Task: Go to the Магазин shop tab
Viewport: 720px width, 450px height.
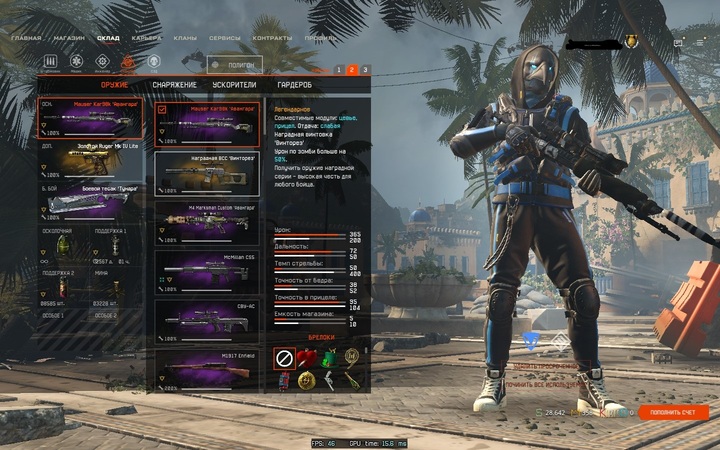Action: pos(69,38)
